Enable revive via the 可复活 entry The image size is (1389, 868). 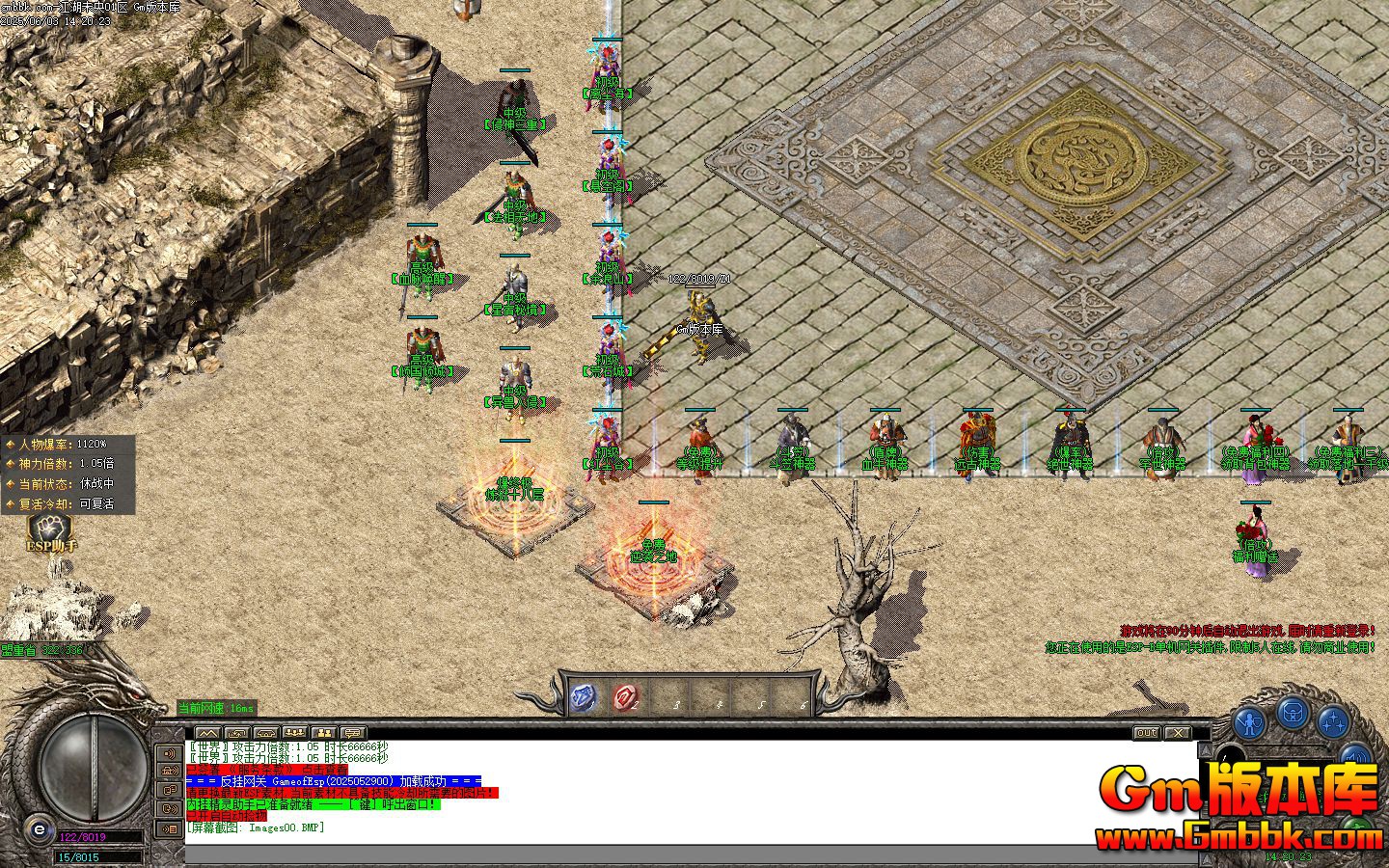coord(96,503)
